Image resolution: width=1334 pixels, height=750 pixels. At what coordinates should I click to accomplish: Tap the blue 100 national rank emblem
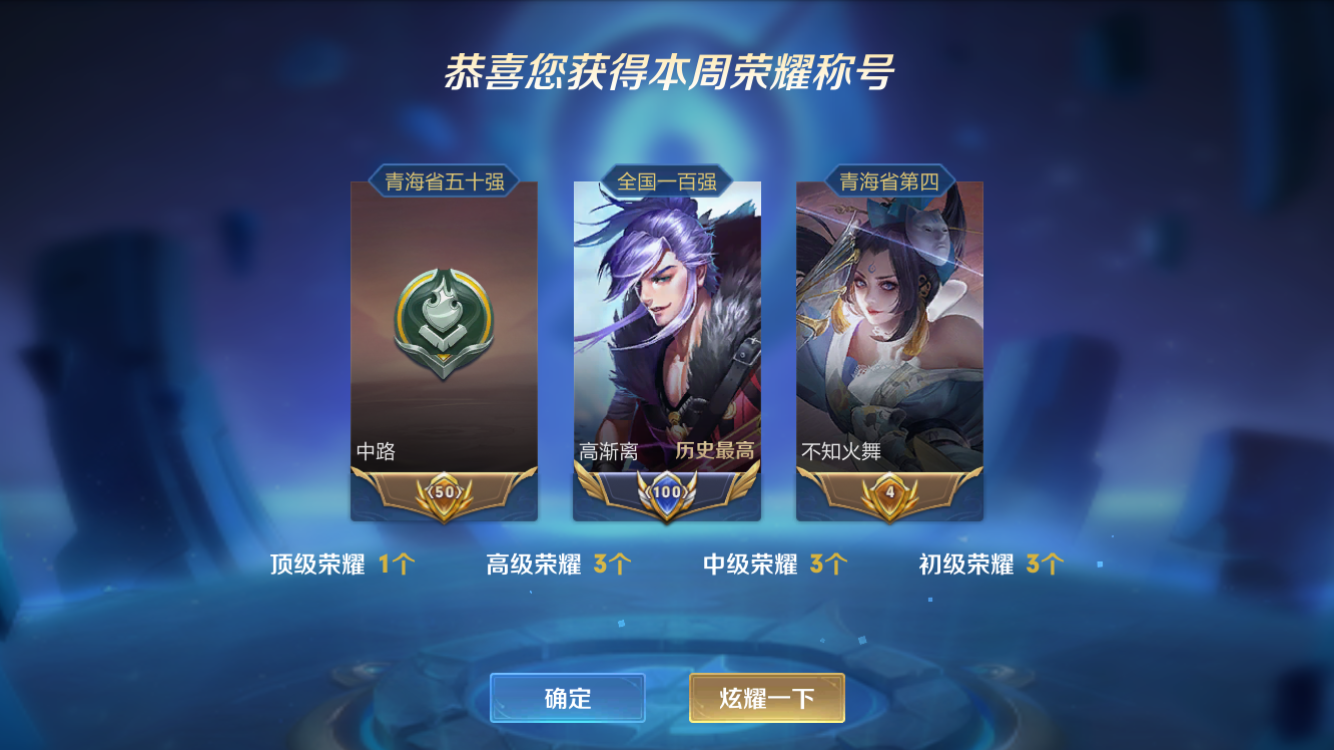[667, 492]
